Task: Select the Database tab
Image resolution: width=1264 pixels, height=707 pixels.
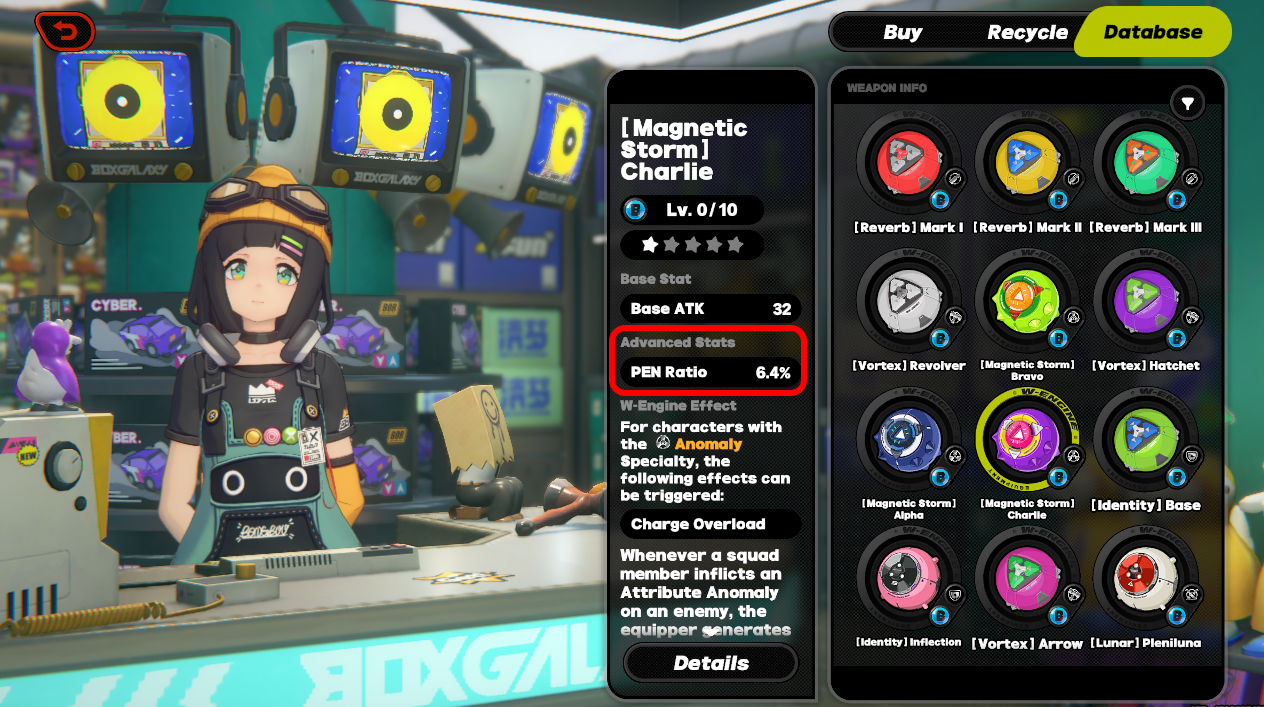Action: coord(1152,32)
